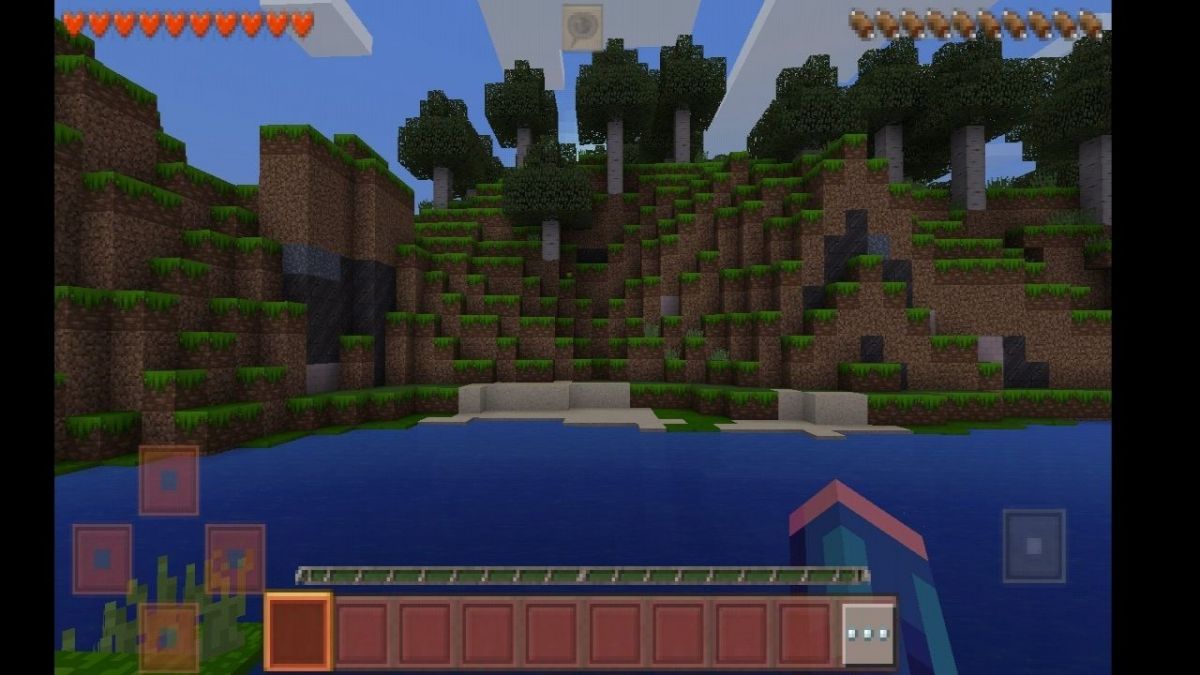The width and height of the screenshot is (1200, 675).
Task: Strafe right with the D-pad right button
Action: (x=235, y=559)
